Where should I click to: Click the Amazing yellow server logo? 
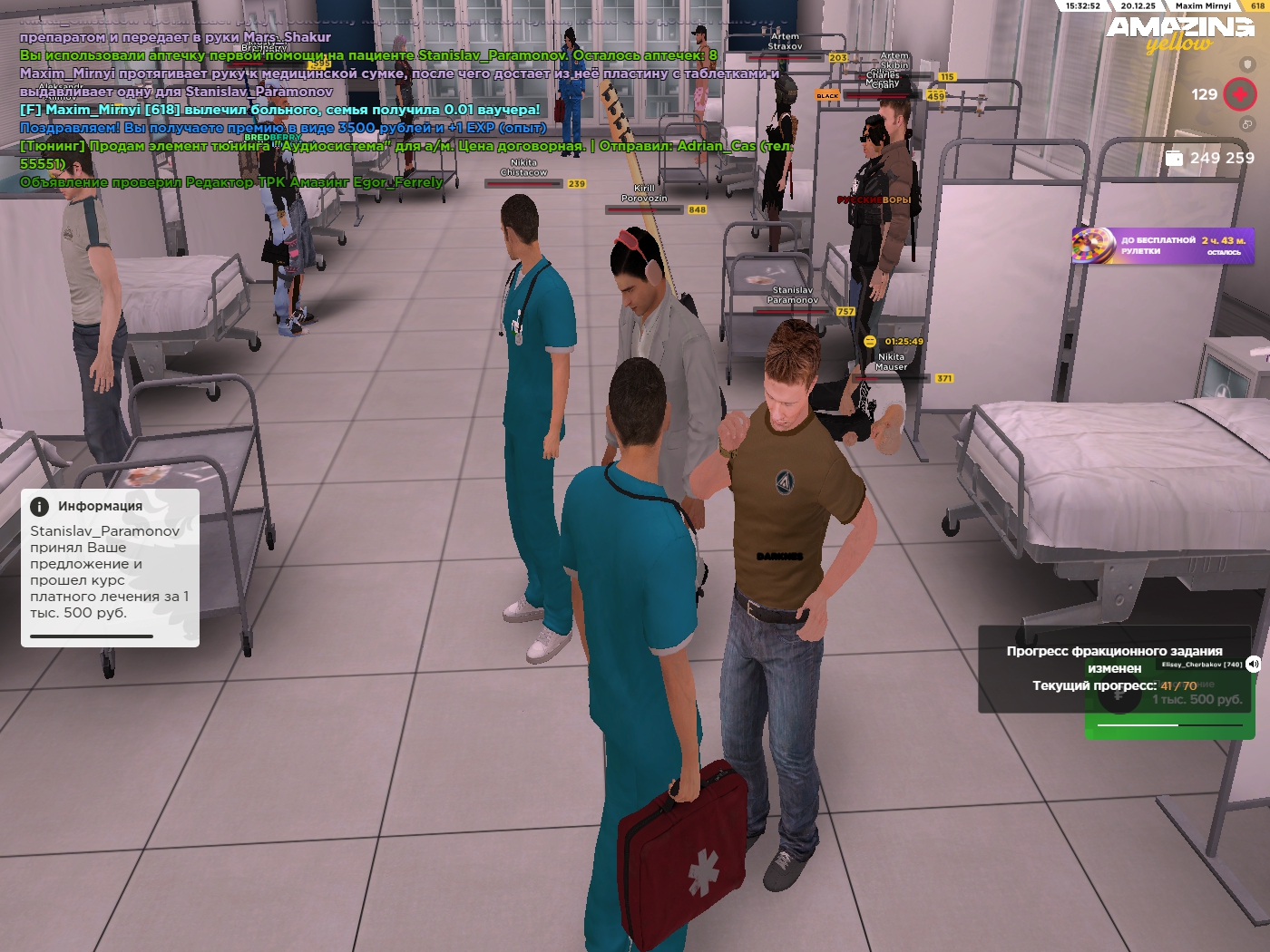[1179, 34]
